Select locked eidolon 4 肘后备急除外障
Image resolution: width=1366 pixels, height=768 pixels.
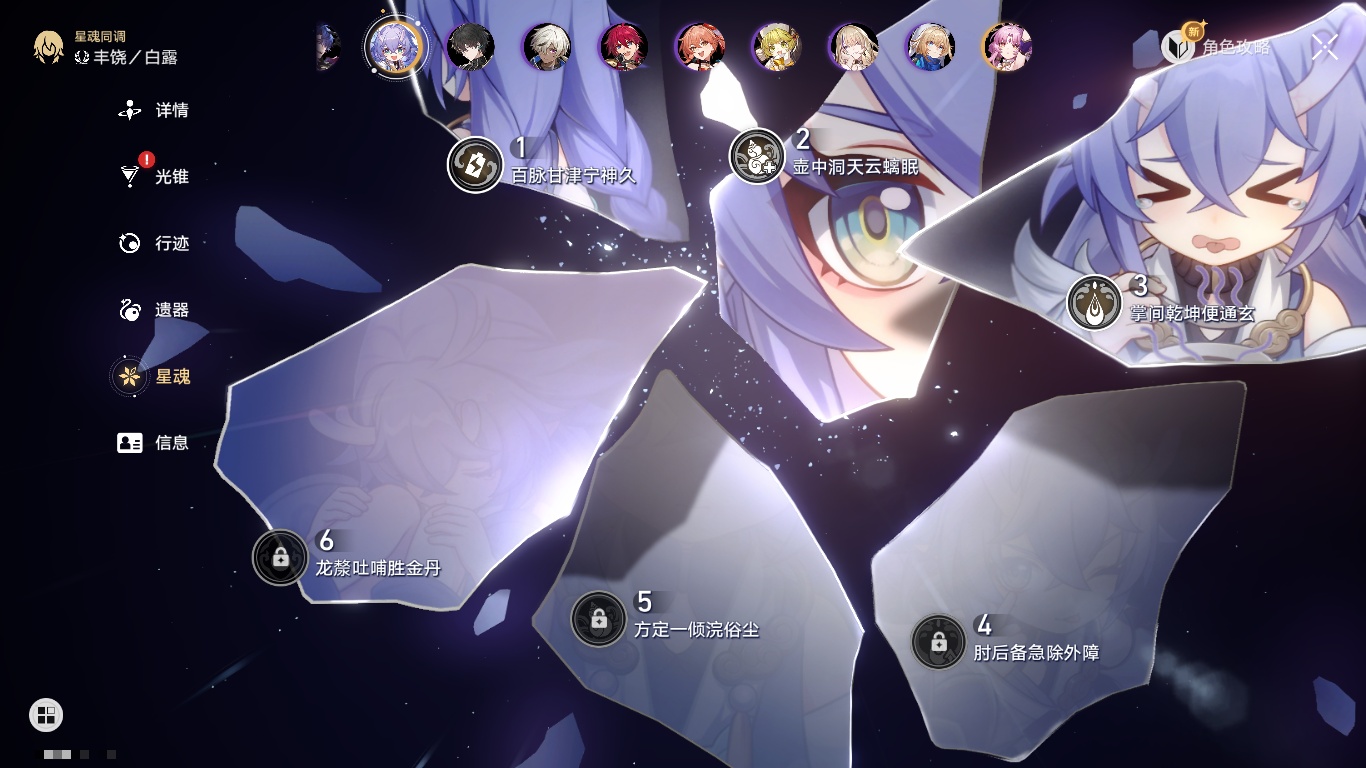pyautogui.click(x=939, y=642)
